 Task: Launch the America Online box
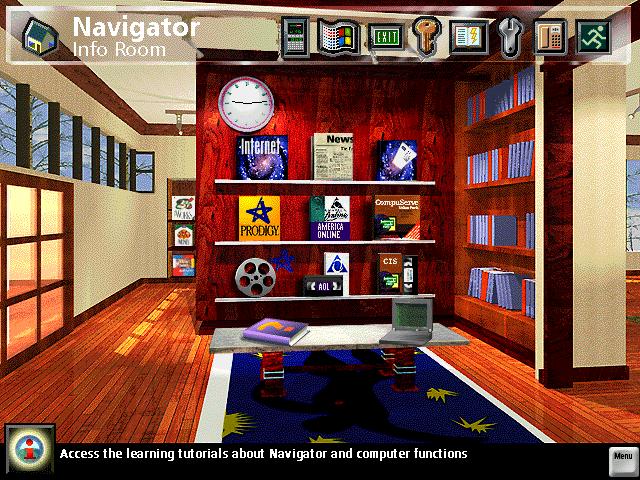329,217
